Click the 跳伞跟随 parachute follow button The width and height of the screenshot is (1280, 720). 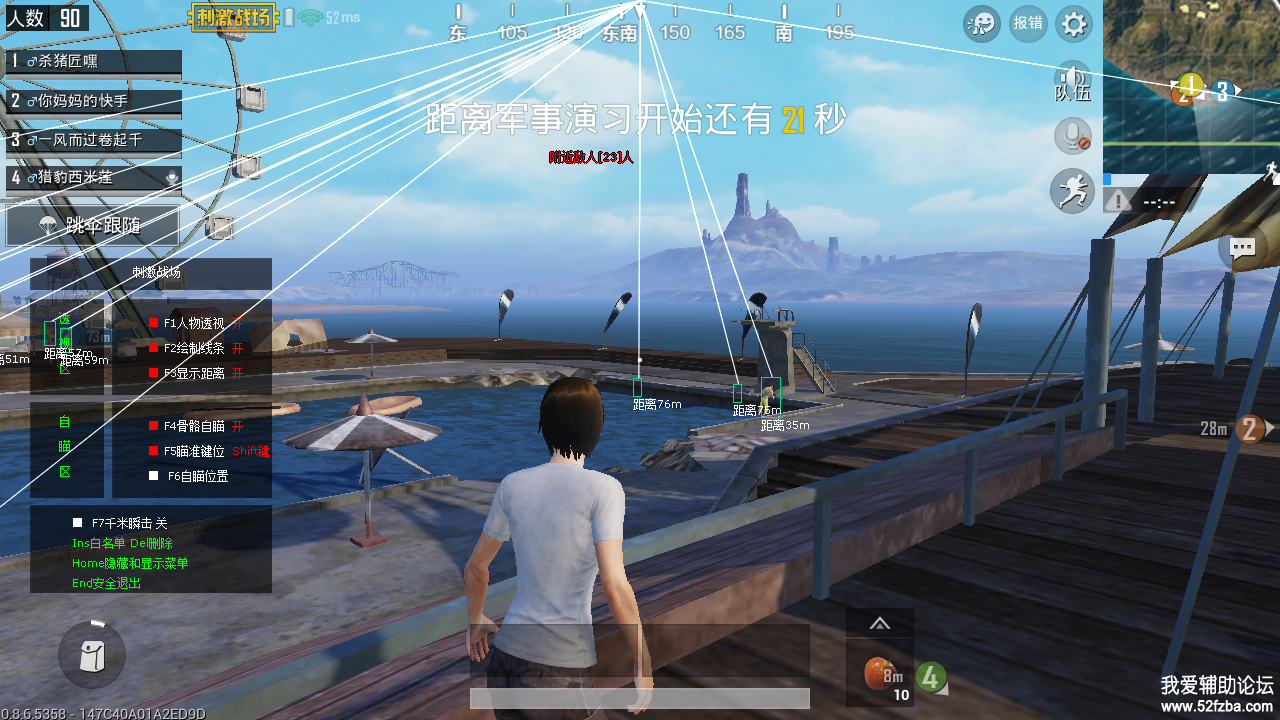pyautogui.click(x=93, y=226)
